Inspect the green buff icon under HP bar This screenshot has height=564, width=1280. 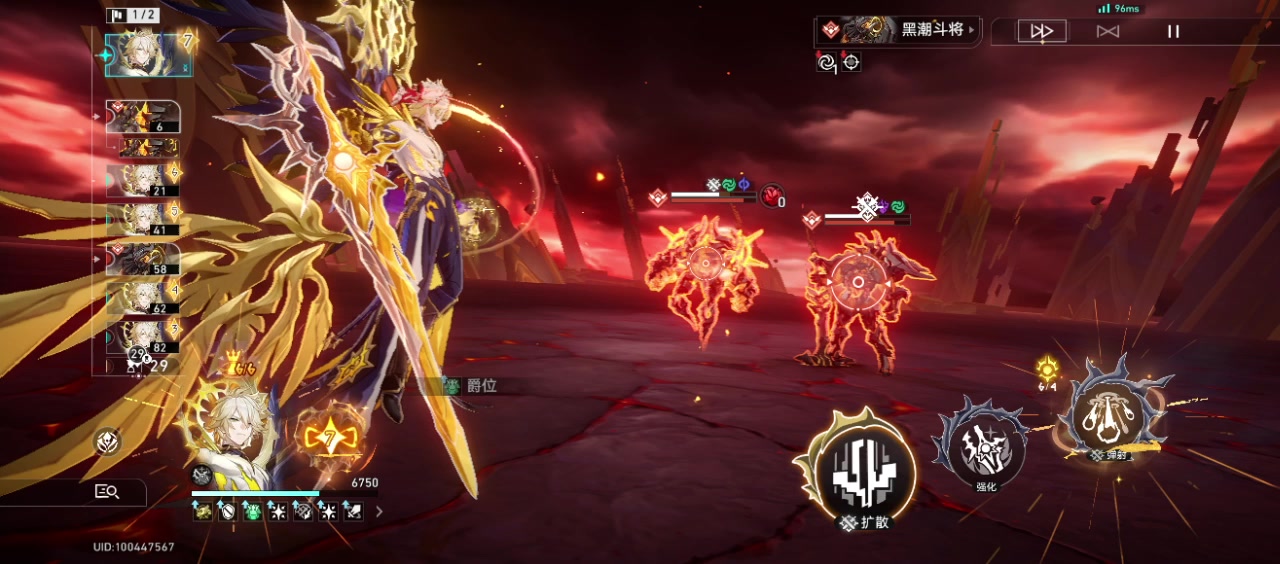[253, 512]
